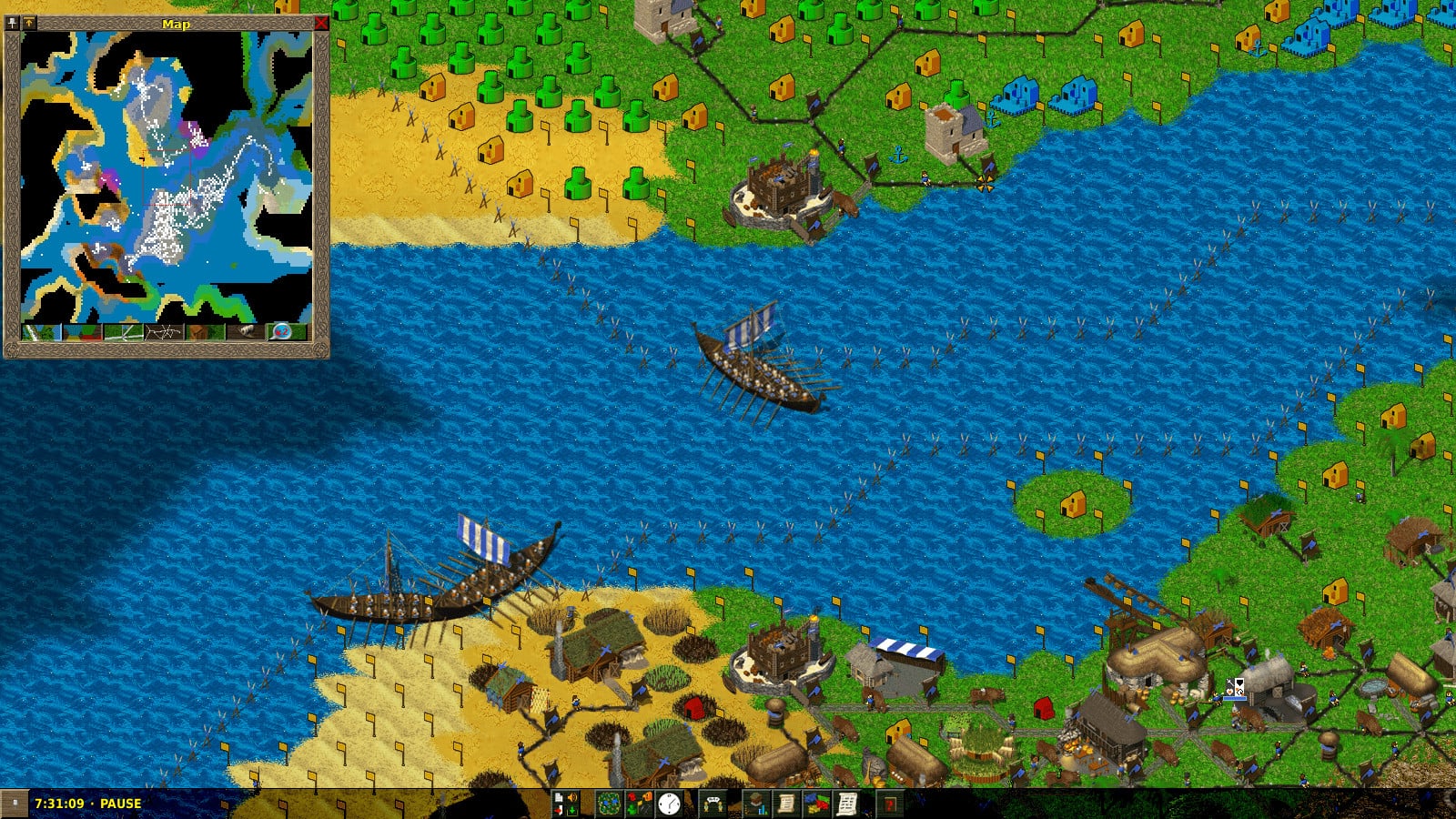
Task: Open the objectives scroll on the toolbar
Action: (x=787, y=803)
